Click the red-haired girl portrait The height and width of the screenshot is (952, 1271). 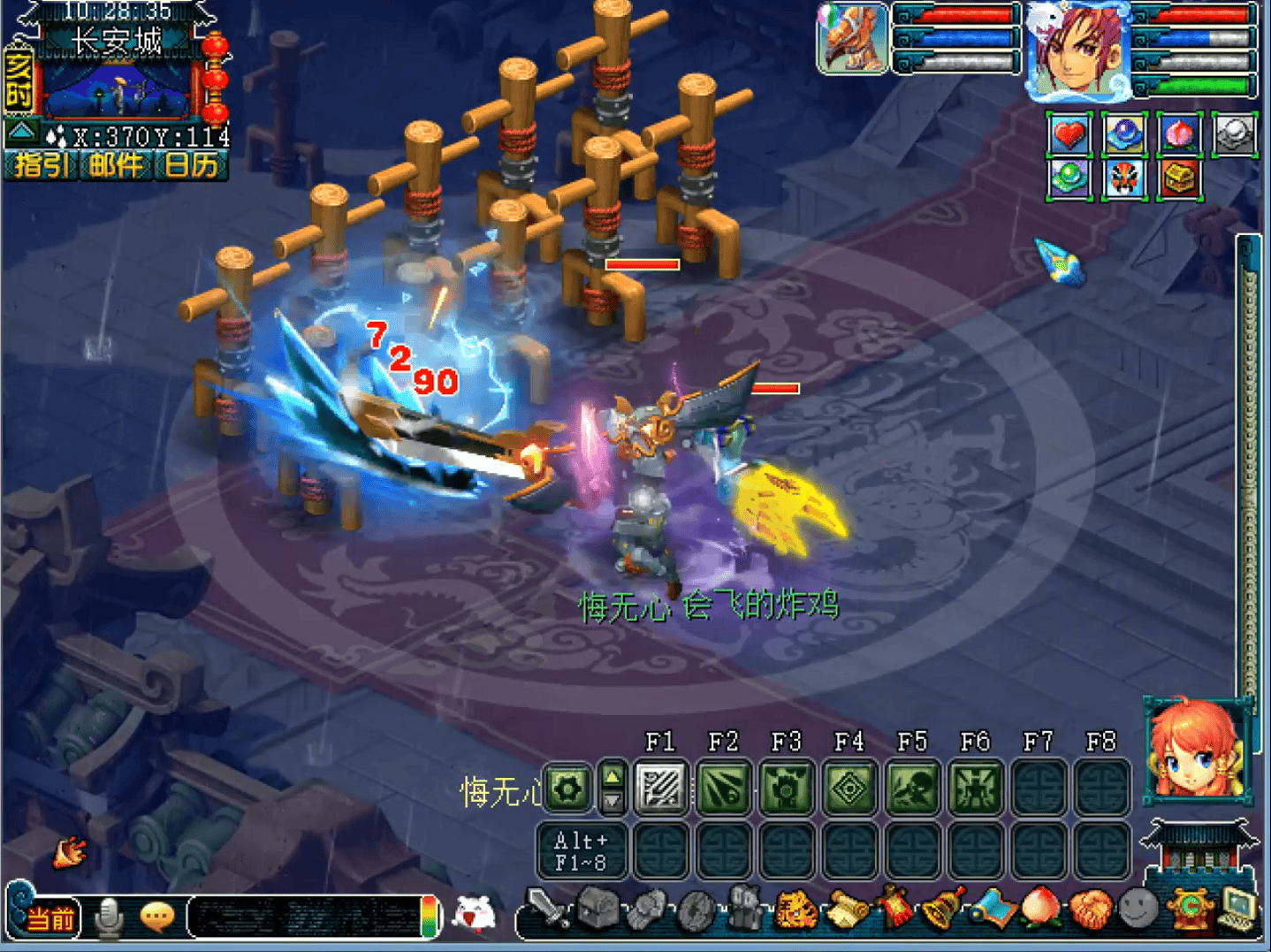(x=1197, y=749)
